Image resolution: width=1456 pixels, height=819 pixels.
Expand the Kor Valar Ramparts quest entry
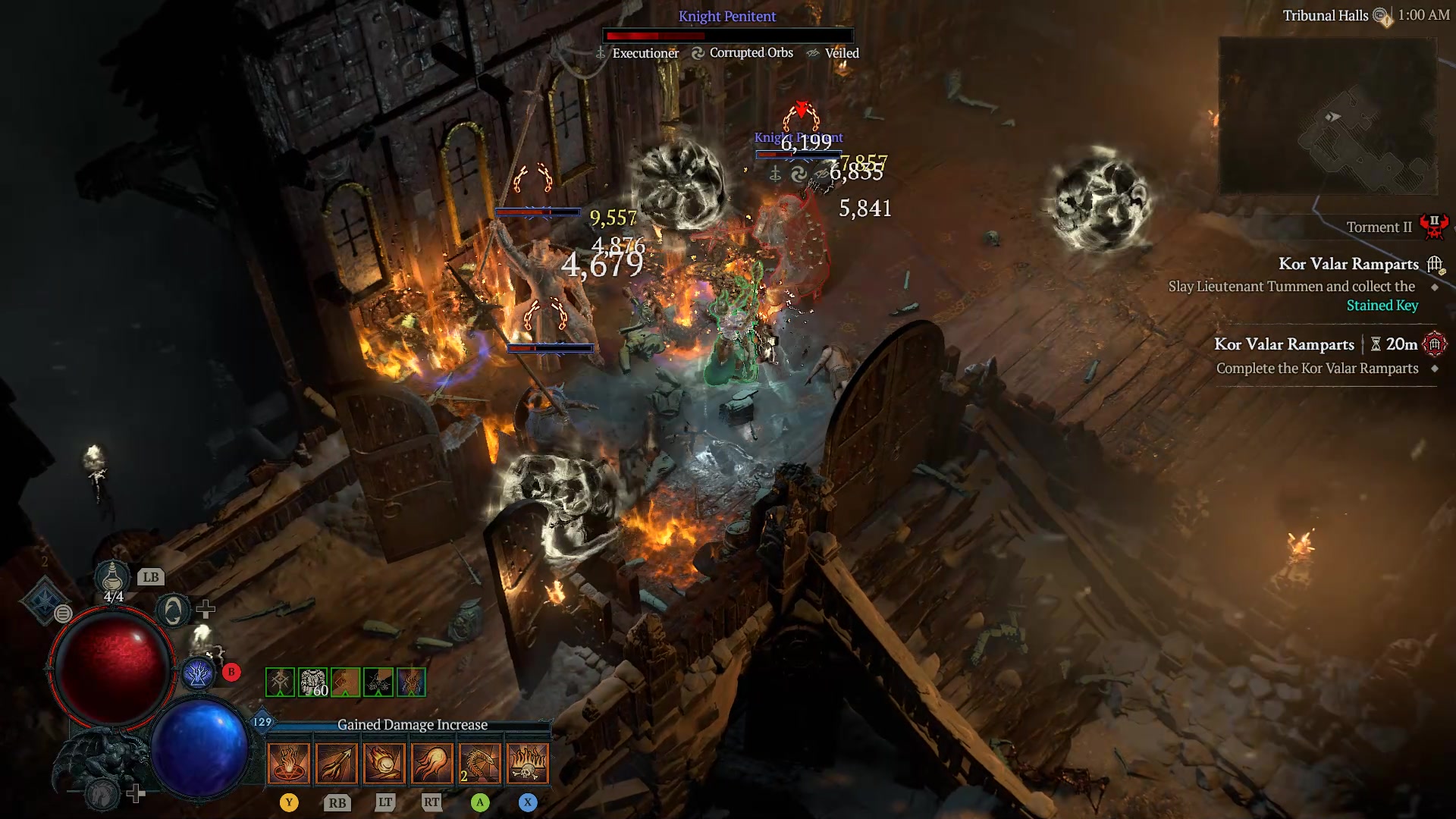1348,264
